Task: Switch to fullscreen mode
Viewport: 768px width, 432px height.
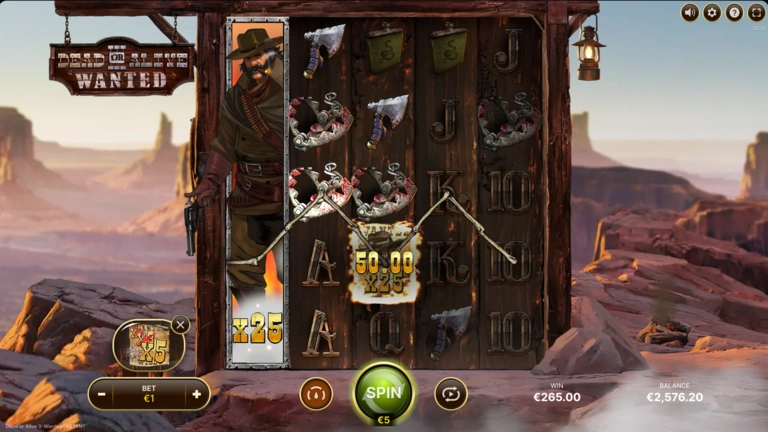Action: tap(755, 12)
